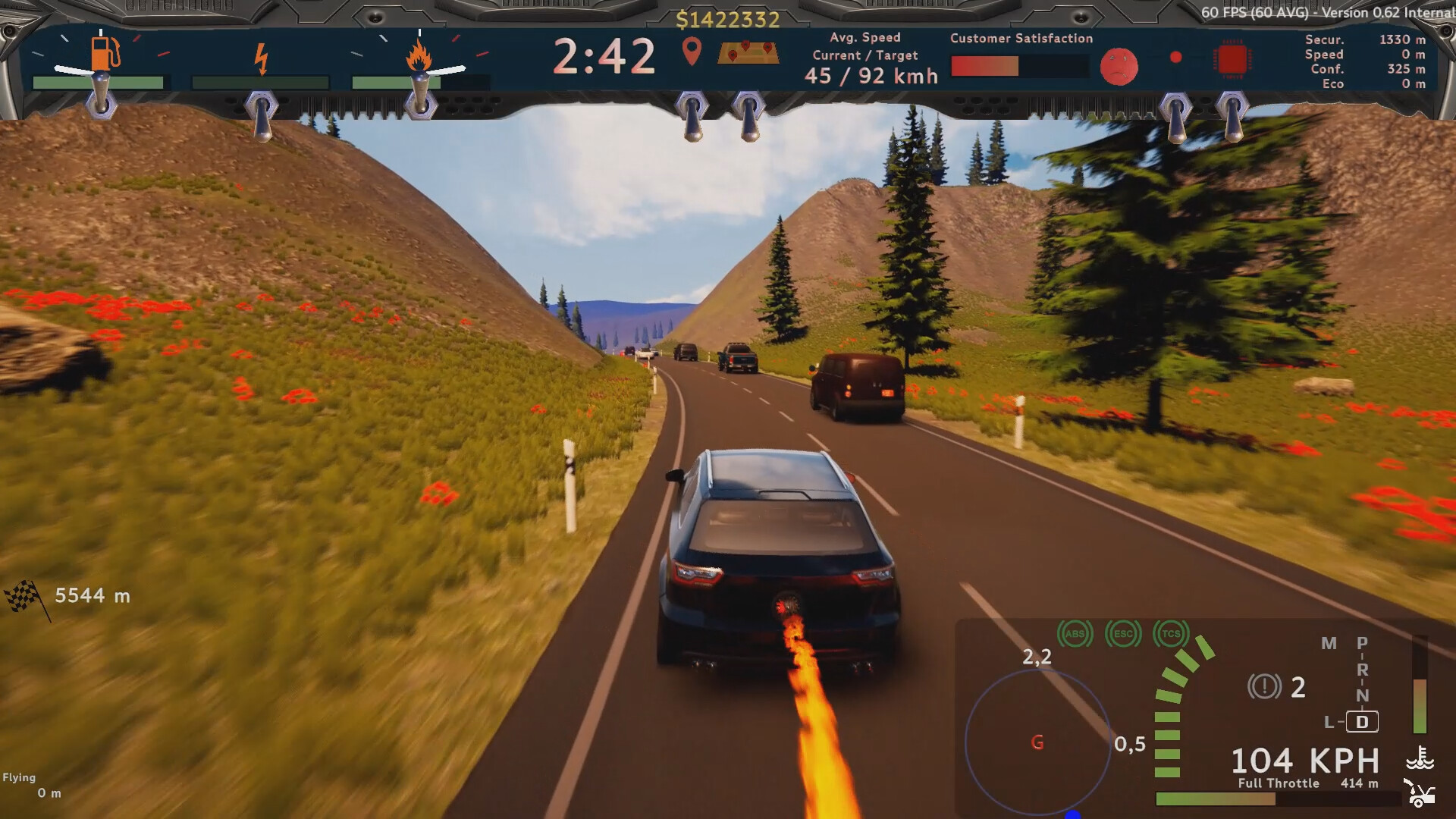Click the G-force circle meter
Image resolution: width=1456 pixels, height=819 pixels.
click(x=1037, y=742)
